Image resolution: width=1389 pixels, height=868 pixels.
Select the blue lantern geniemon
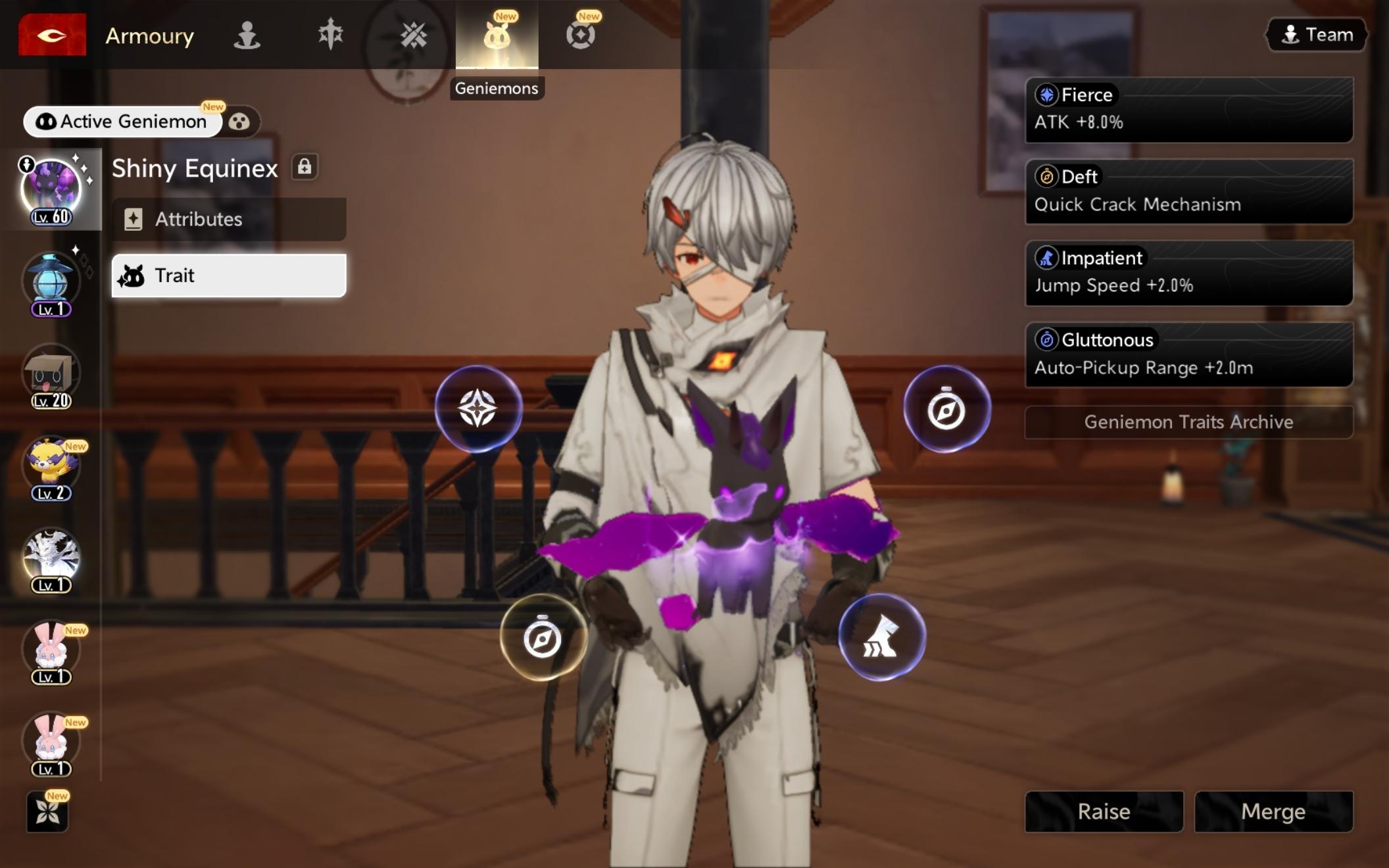tap(51, 283)
